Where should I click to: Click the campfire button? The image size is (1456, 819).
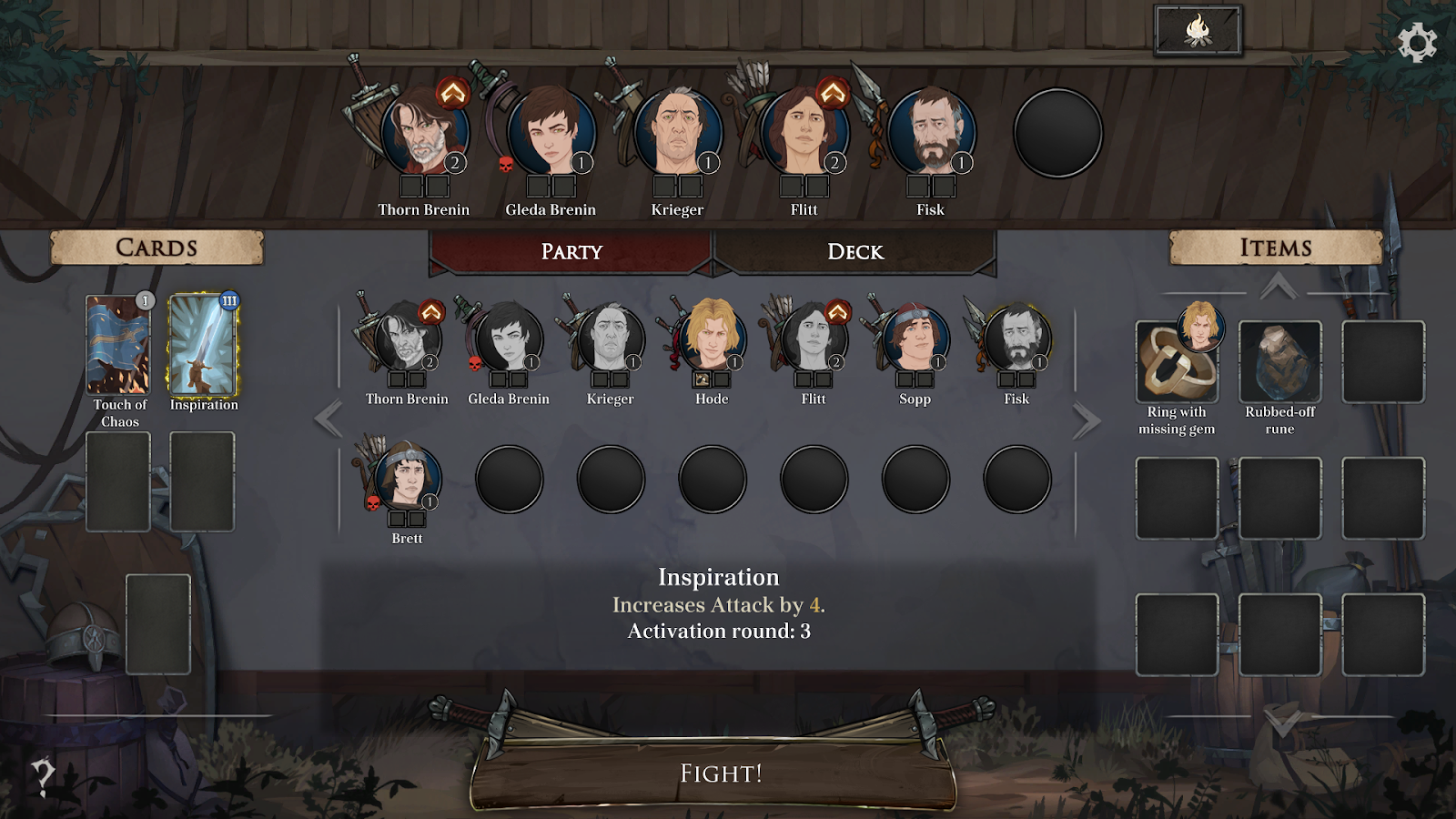point(1198,32)
